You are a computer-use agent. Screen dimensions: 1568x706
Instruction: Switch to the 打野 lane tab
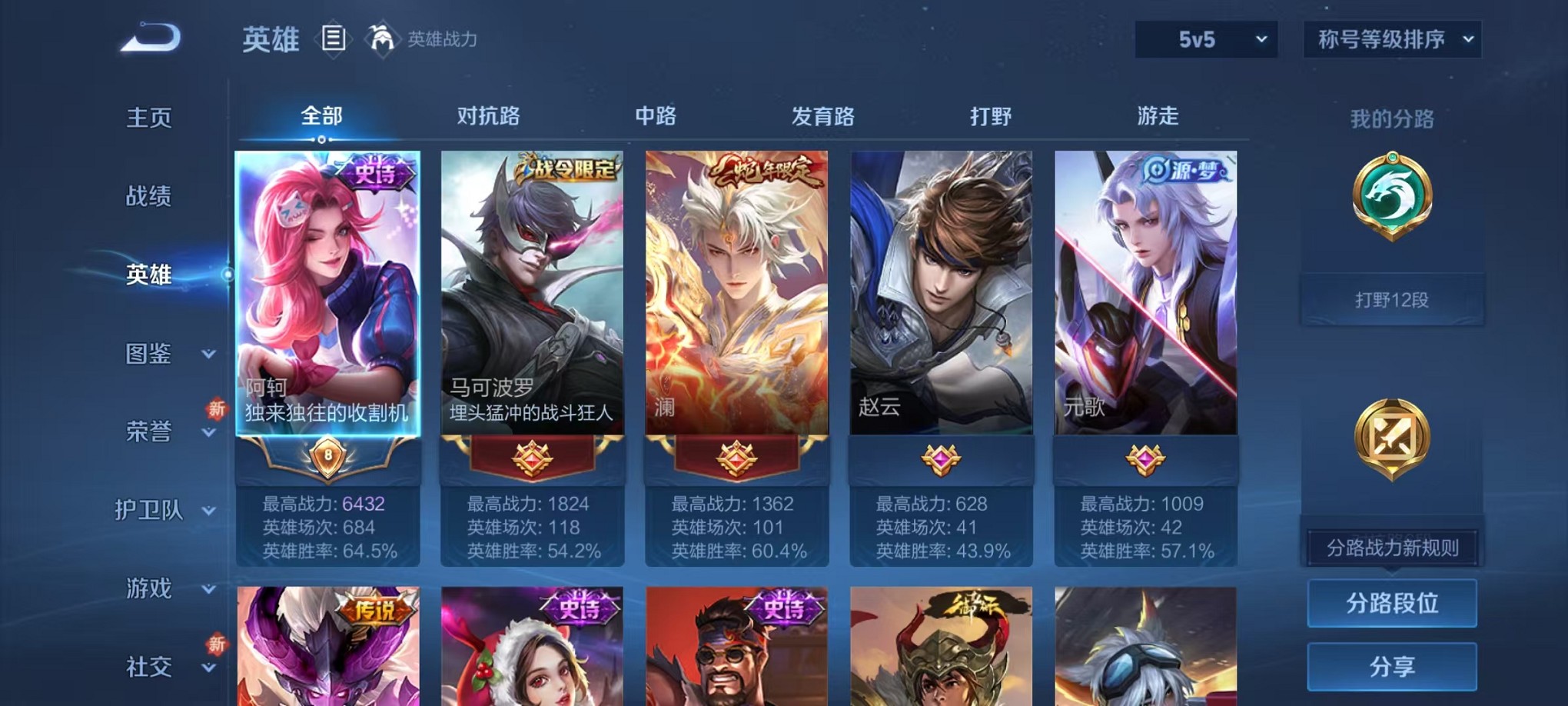992,115
